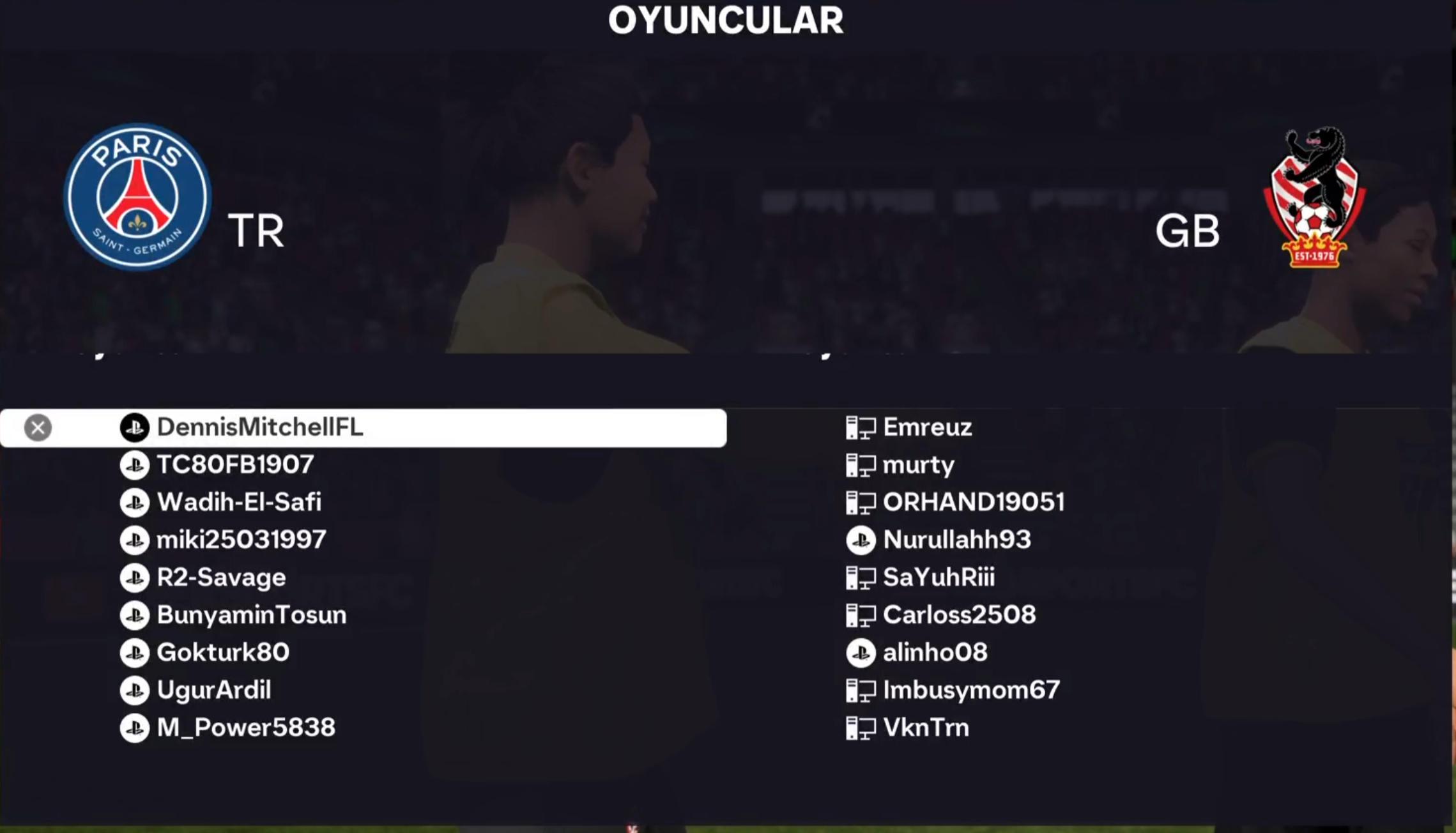
Task: Select player Nurullahh93
Action: (x=956, y=540)
